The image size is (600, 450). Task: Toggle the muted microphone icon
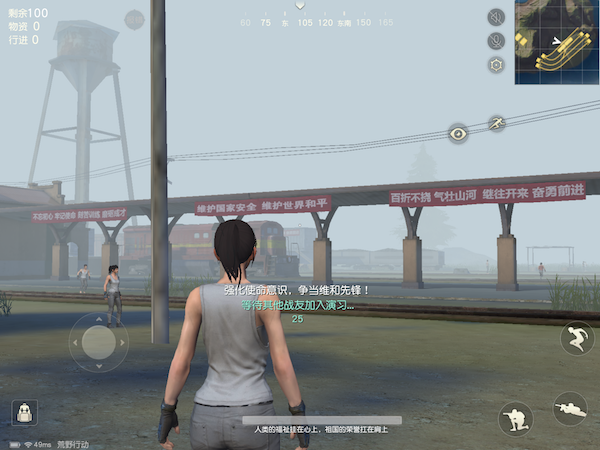(496, 41)
